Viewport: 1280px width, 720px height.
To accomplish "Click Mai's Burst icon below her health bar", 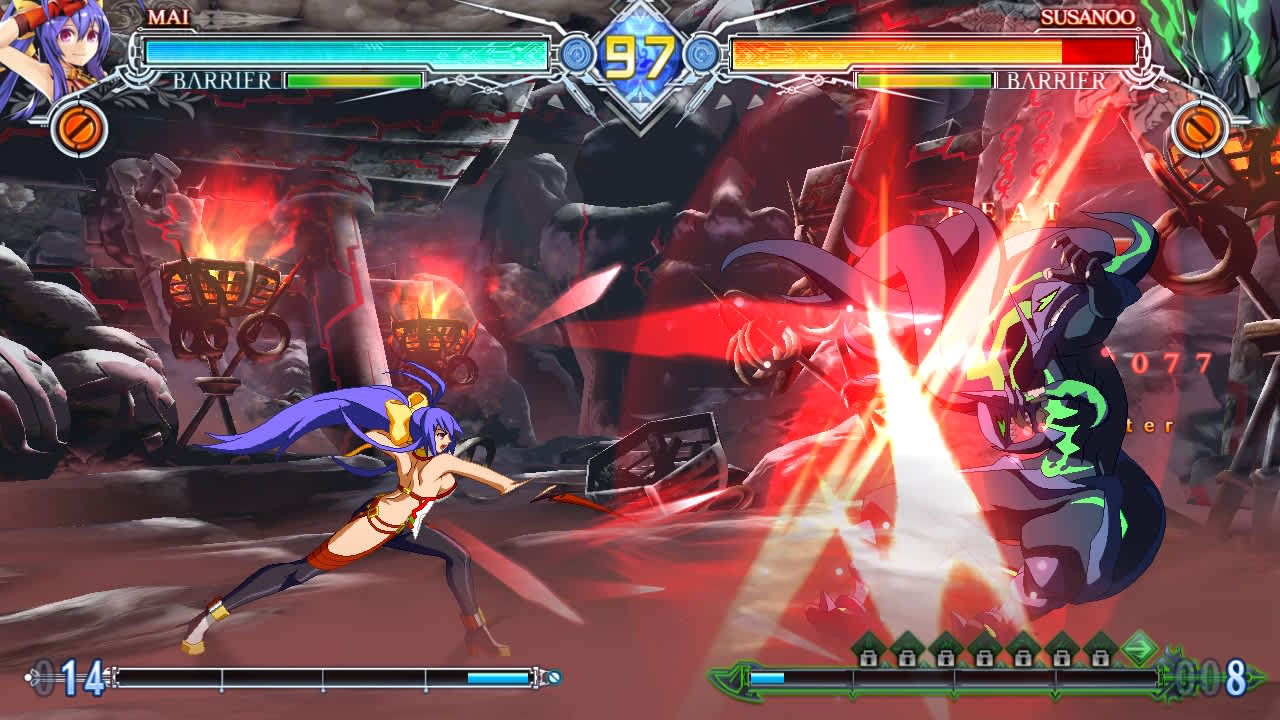I will pyautogui.click(x=79, y=128).
